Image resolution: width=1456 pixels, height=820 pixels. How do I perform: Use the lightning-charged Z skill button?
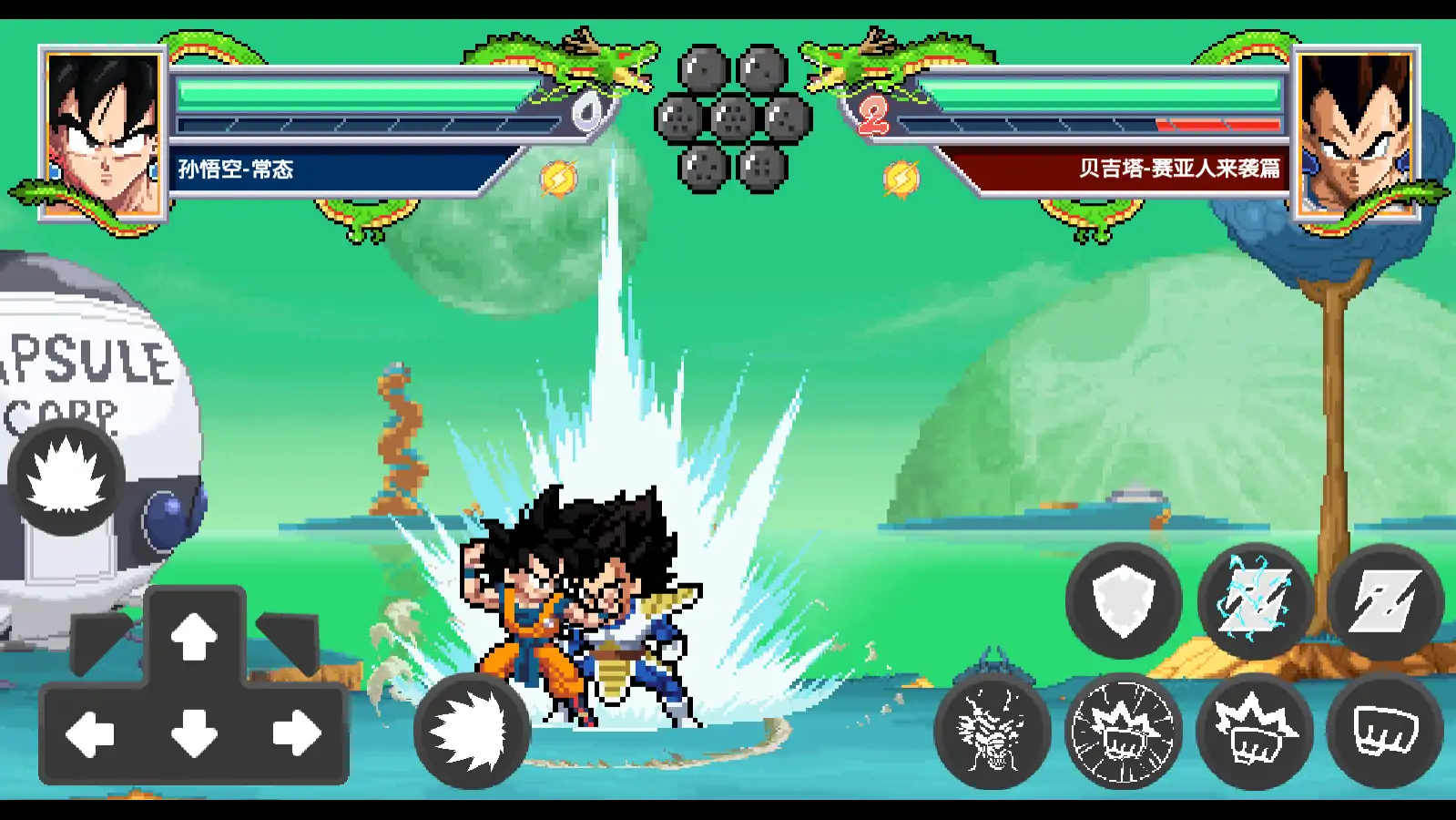[x=1255, y=600]
